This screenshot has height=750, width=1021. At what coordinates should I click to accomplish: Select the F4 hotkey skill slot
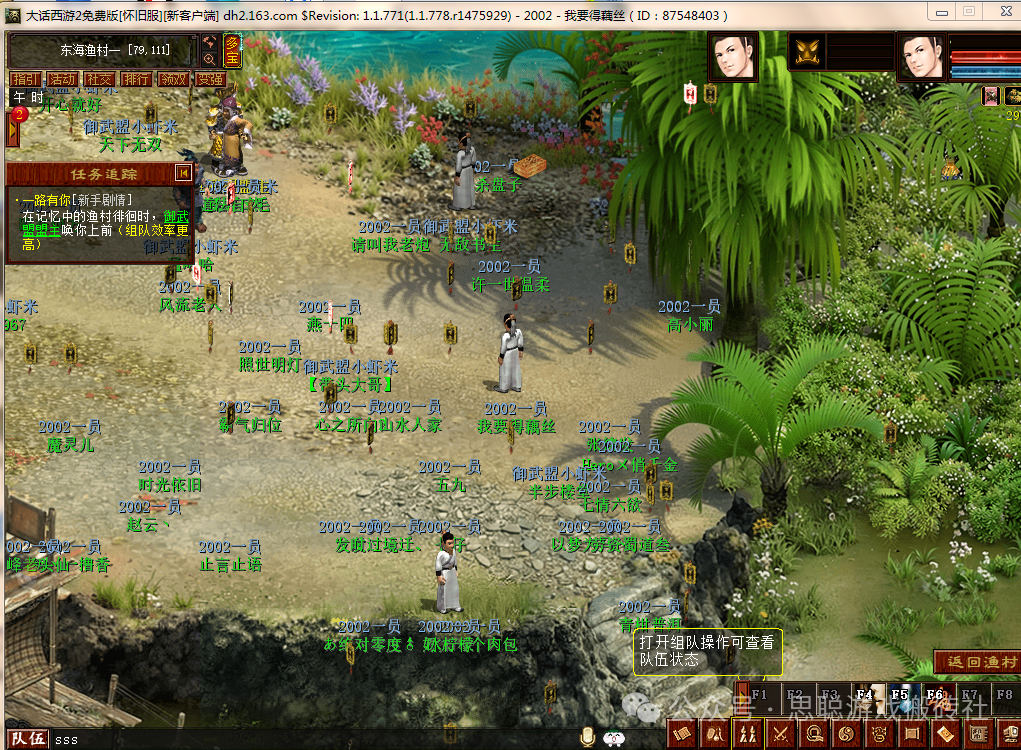pyautogui.click(x=865, y=693)
